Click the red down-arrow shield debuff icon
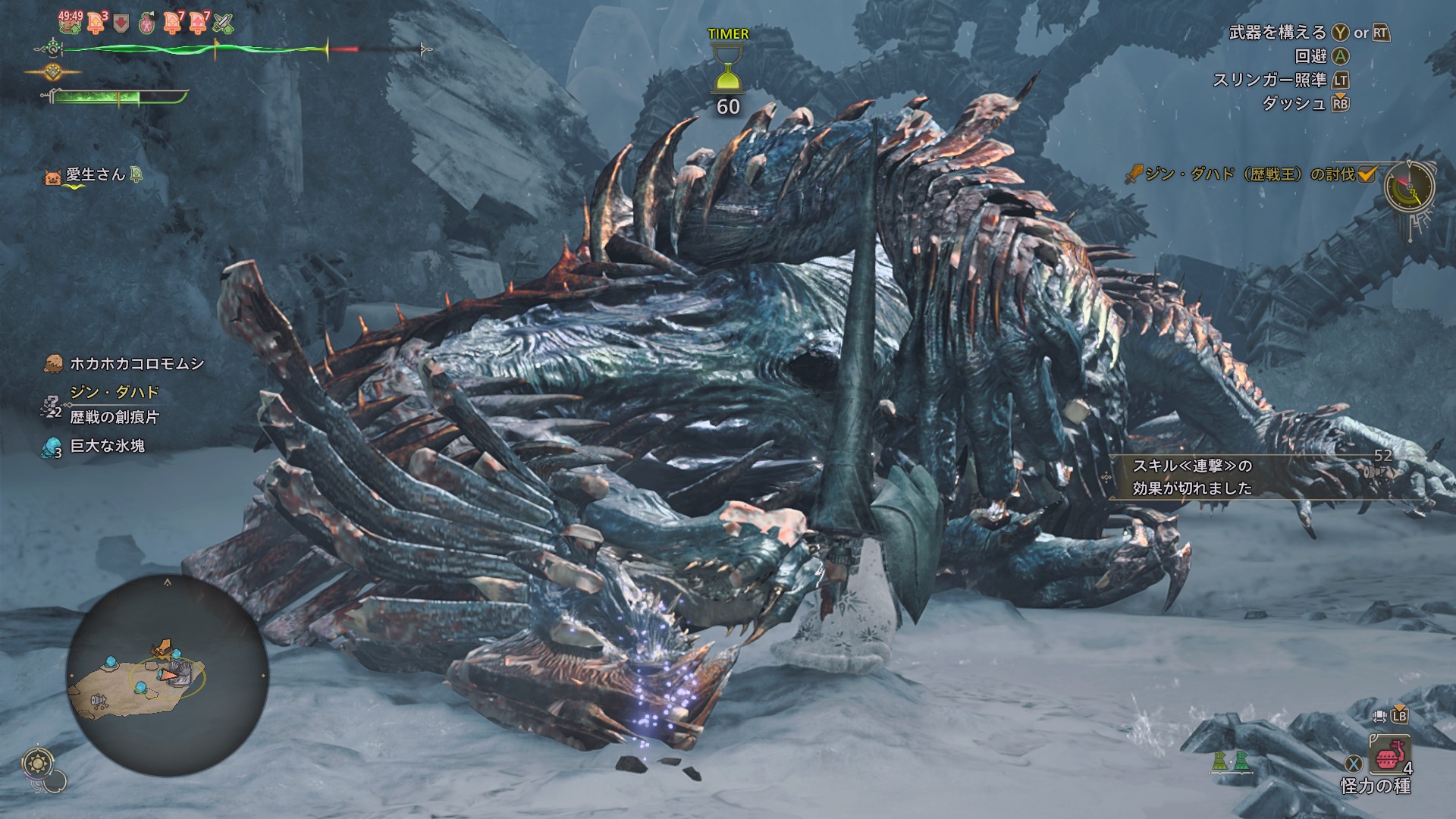Image resolution: width=1456 pixels, height=819 pixels. point(121,24)
